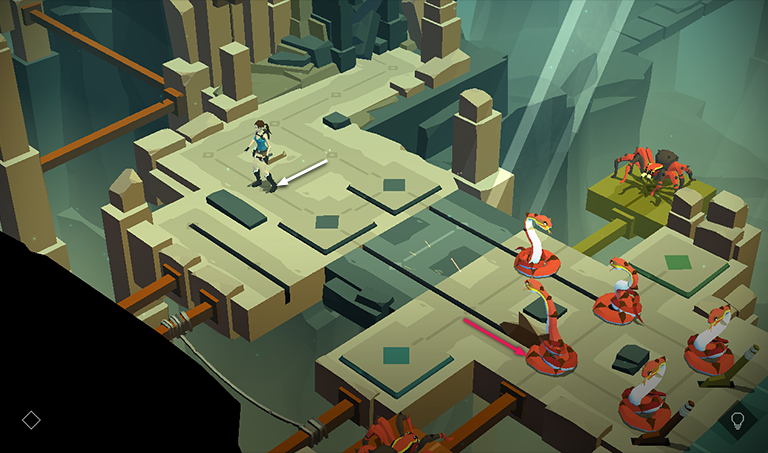Show a hint with the lightbulb button
Viewport: 768px width, 453px height.
[738, 419]
